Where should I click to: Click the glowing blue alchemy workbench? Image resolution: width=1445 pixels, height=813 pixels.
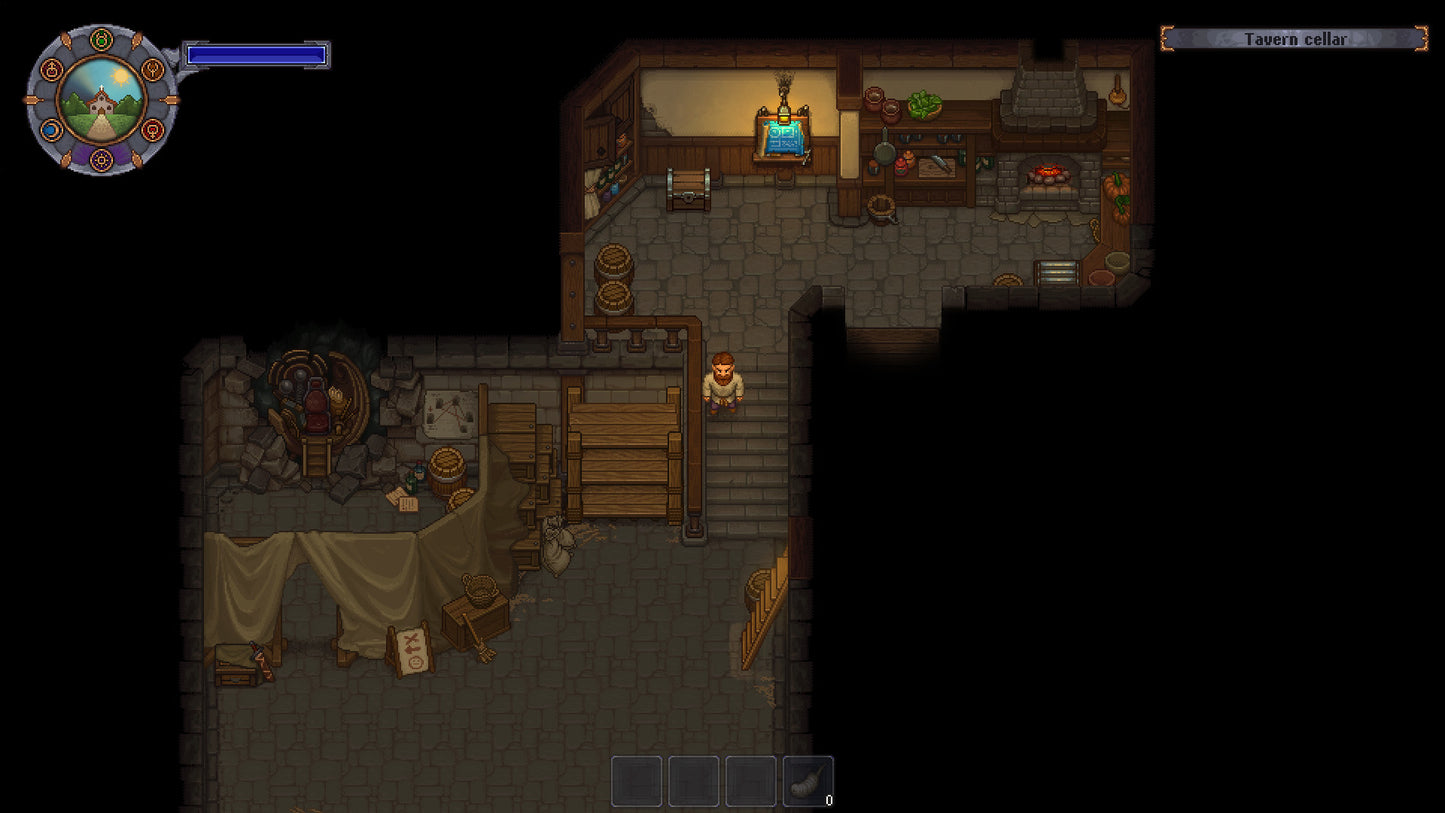click(x=783, y=135)
